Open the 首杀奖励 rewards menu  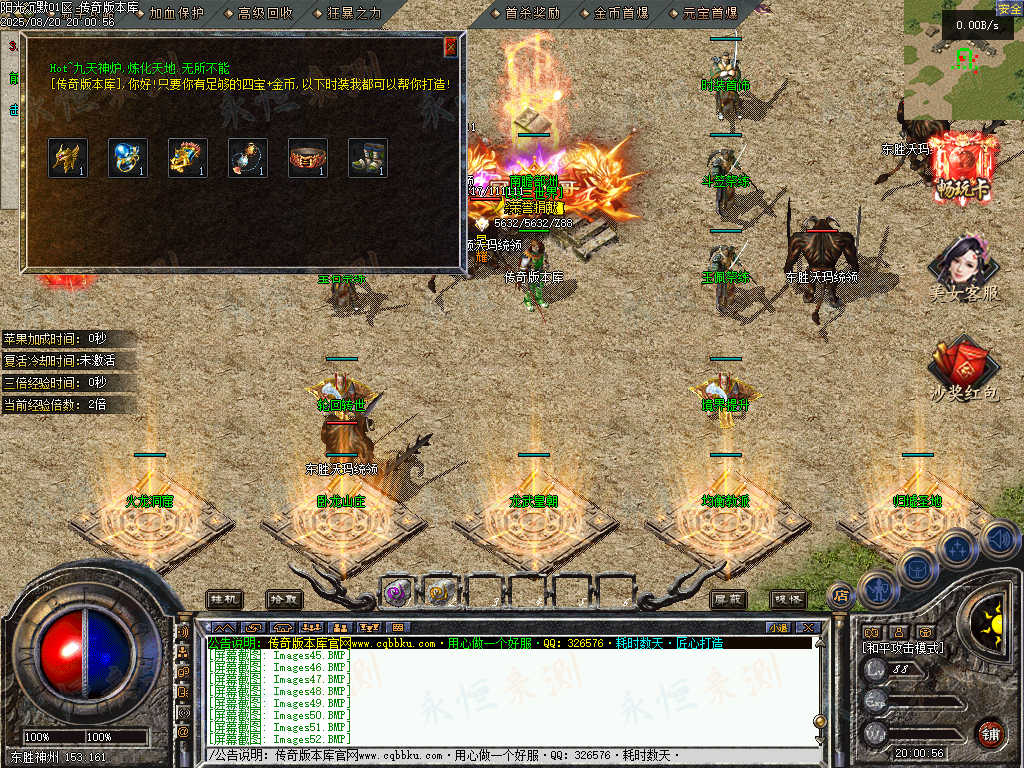pos(532,13)
